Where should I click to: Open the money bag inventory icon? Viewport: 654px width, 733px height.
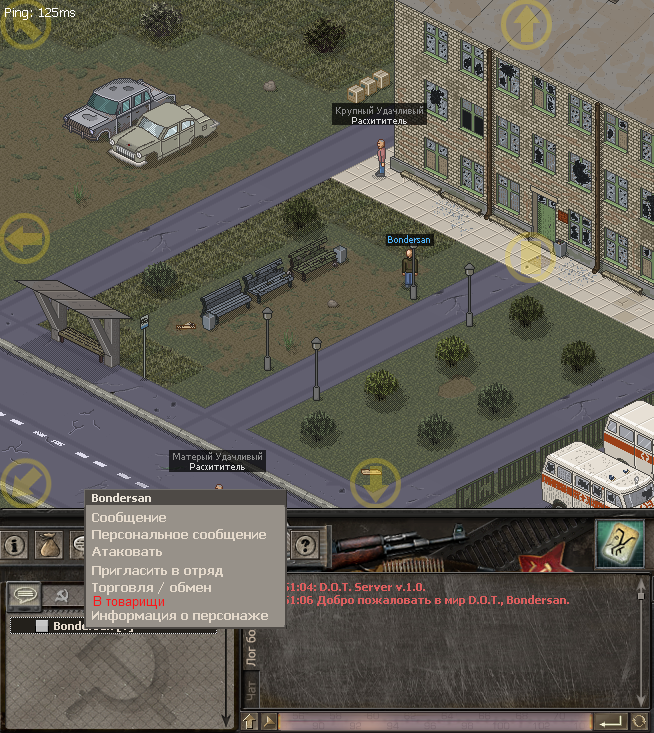(x=47, y=546)
